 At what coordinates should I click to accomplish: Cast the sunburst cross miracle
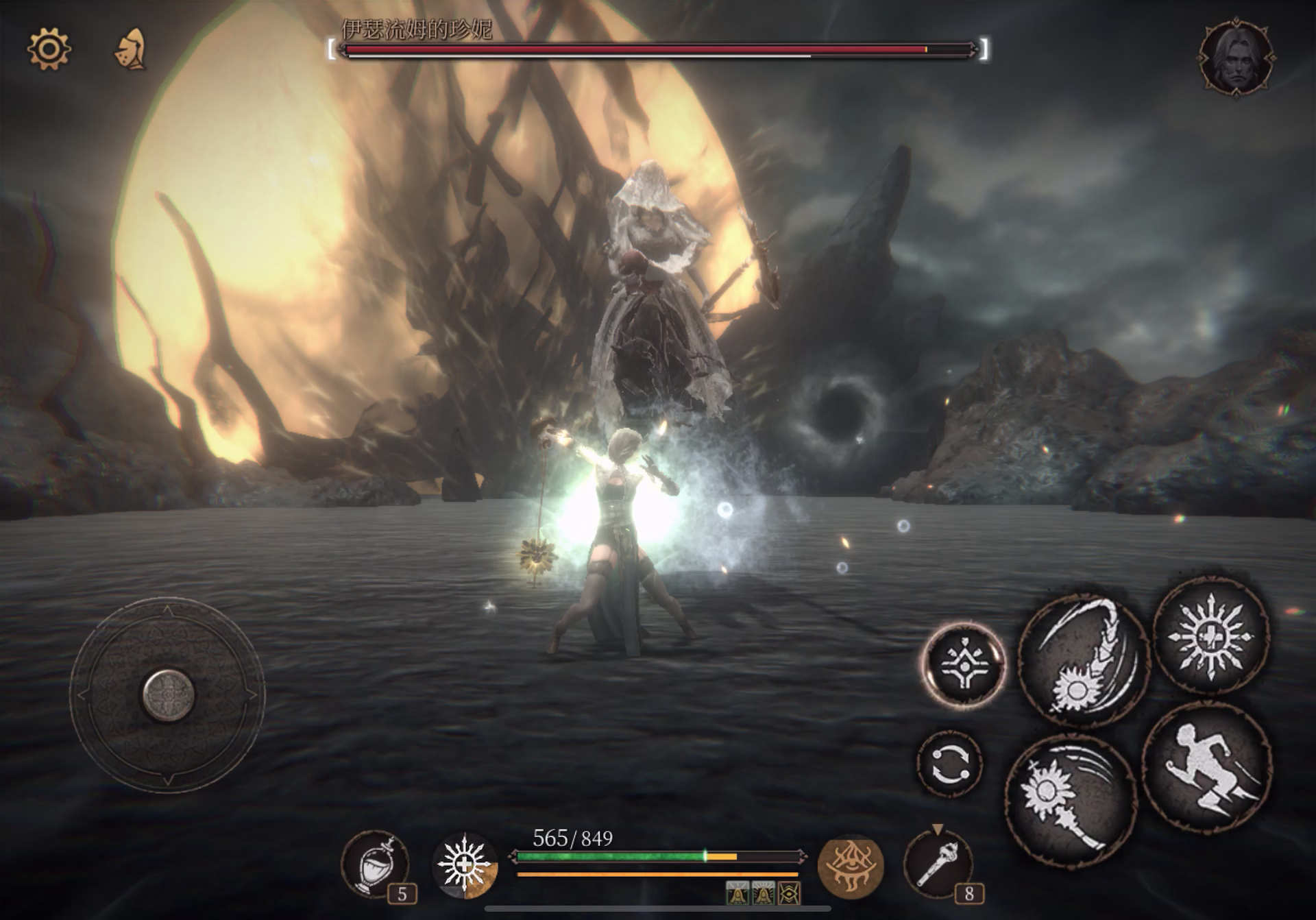(1210, 636)
